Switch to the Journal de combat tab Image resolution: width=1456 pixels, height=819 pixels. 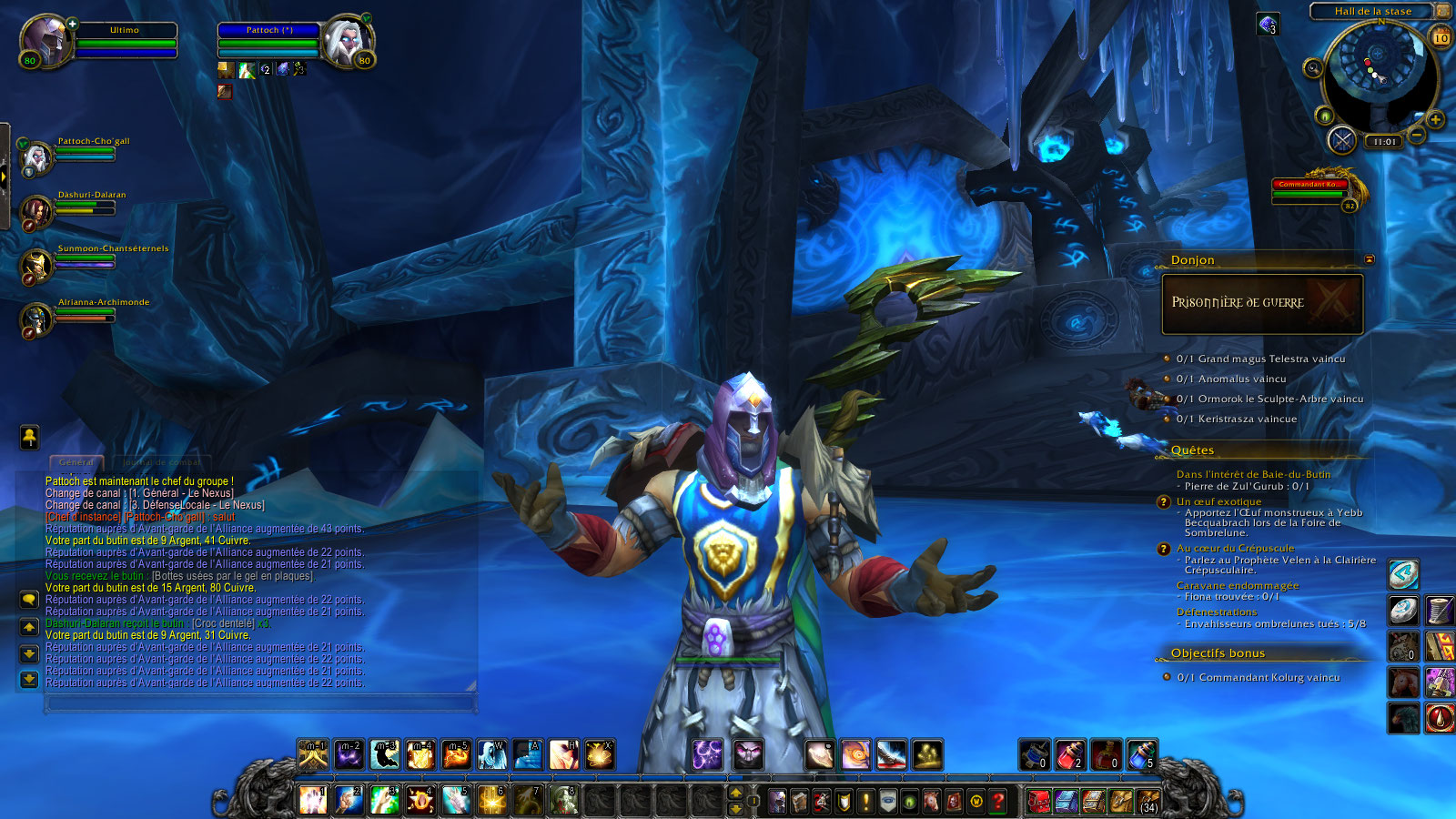pos(161,462)
